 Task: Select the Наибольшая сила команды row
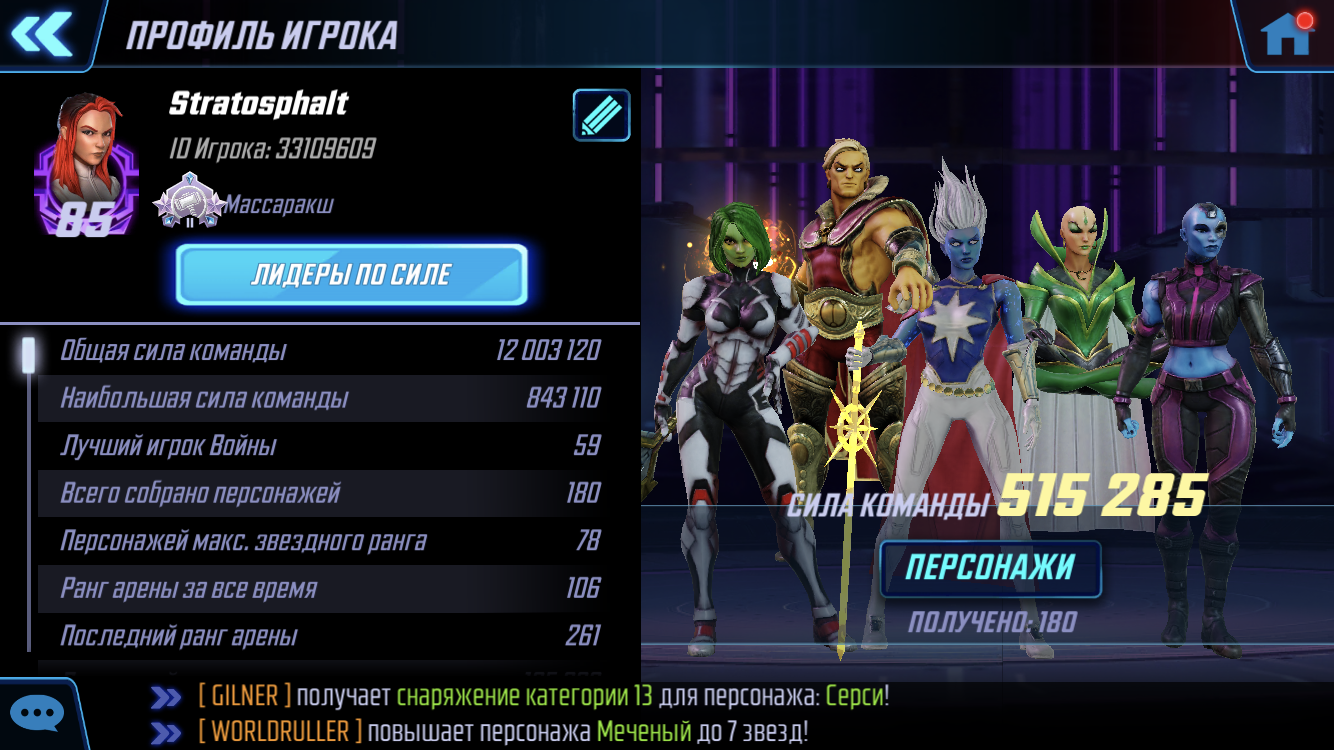coord(330,398)
